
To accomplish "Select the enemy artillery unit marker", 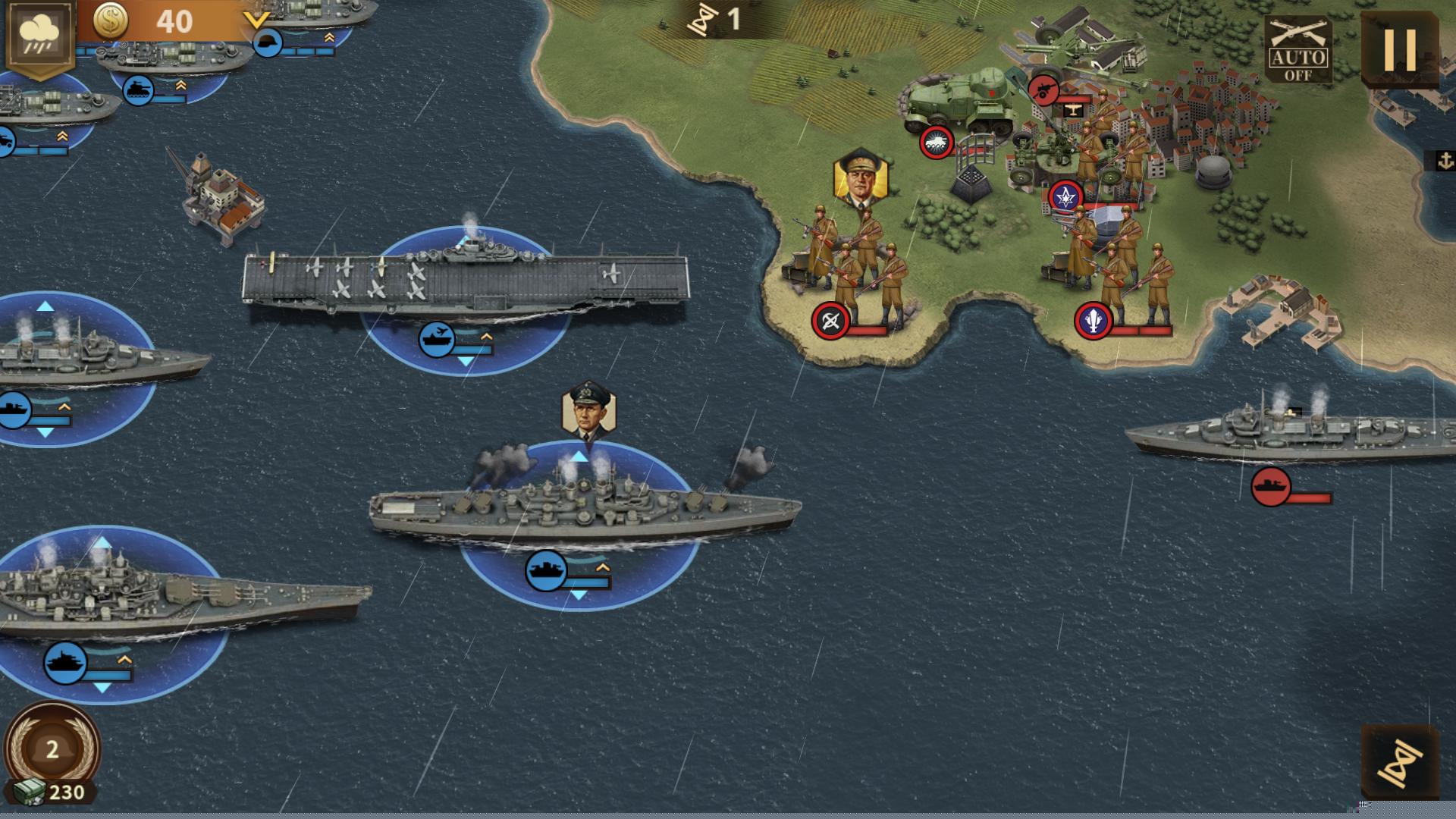I will pos(1044,89).
